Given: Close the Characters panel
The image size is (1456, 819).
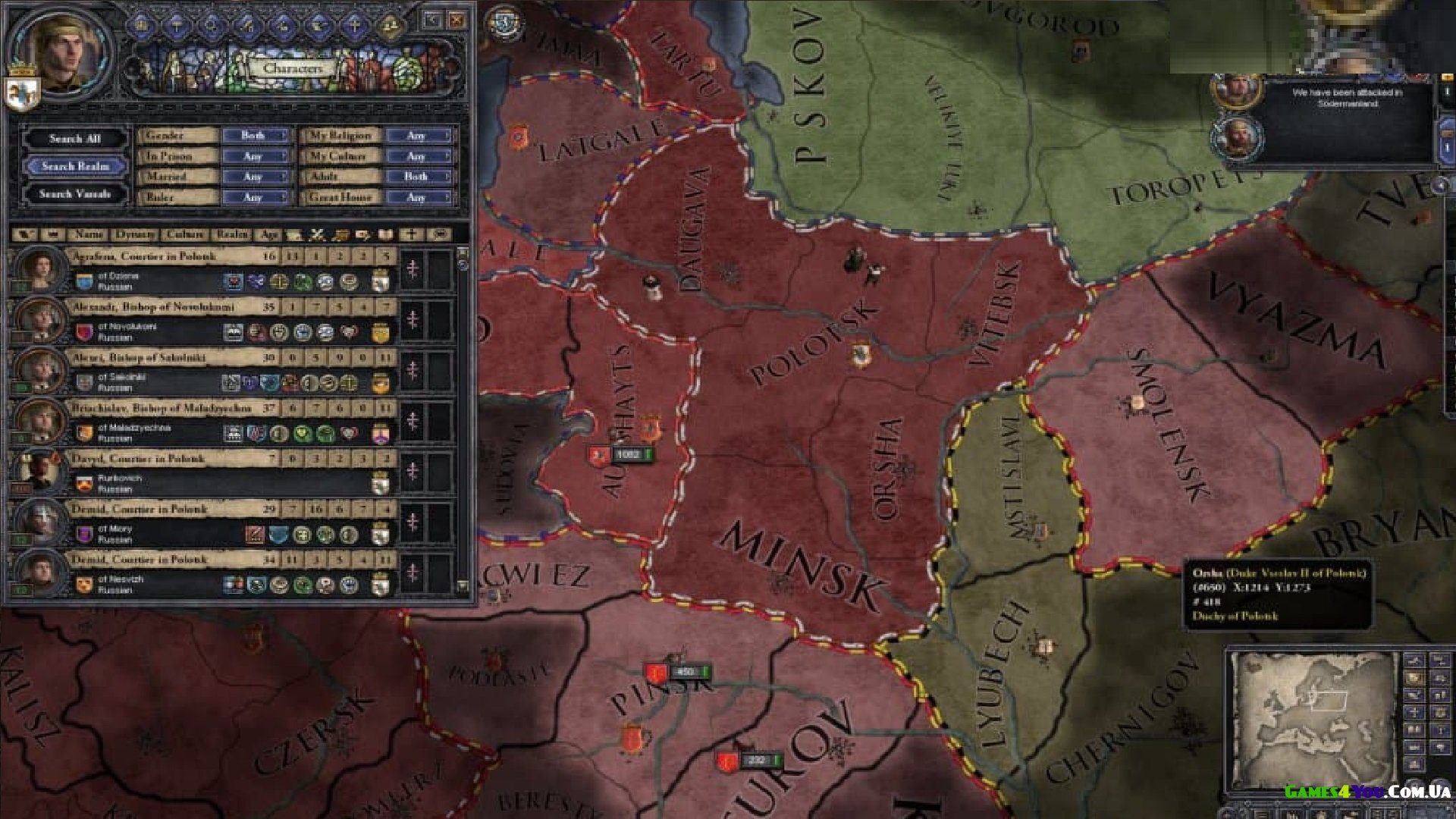Looking at the screenshot, I should coord(457,20).
